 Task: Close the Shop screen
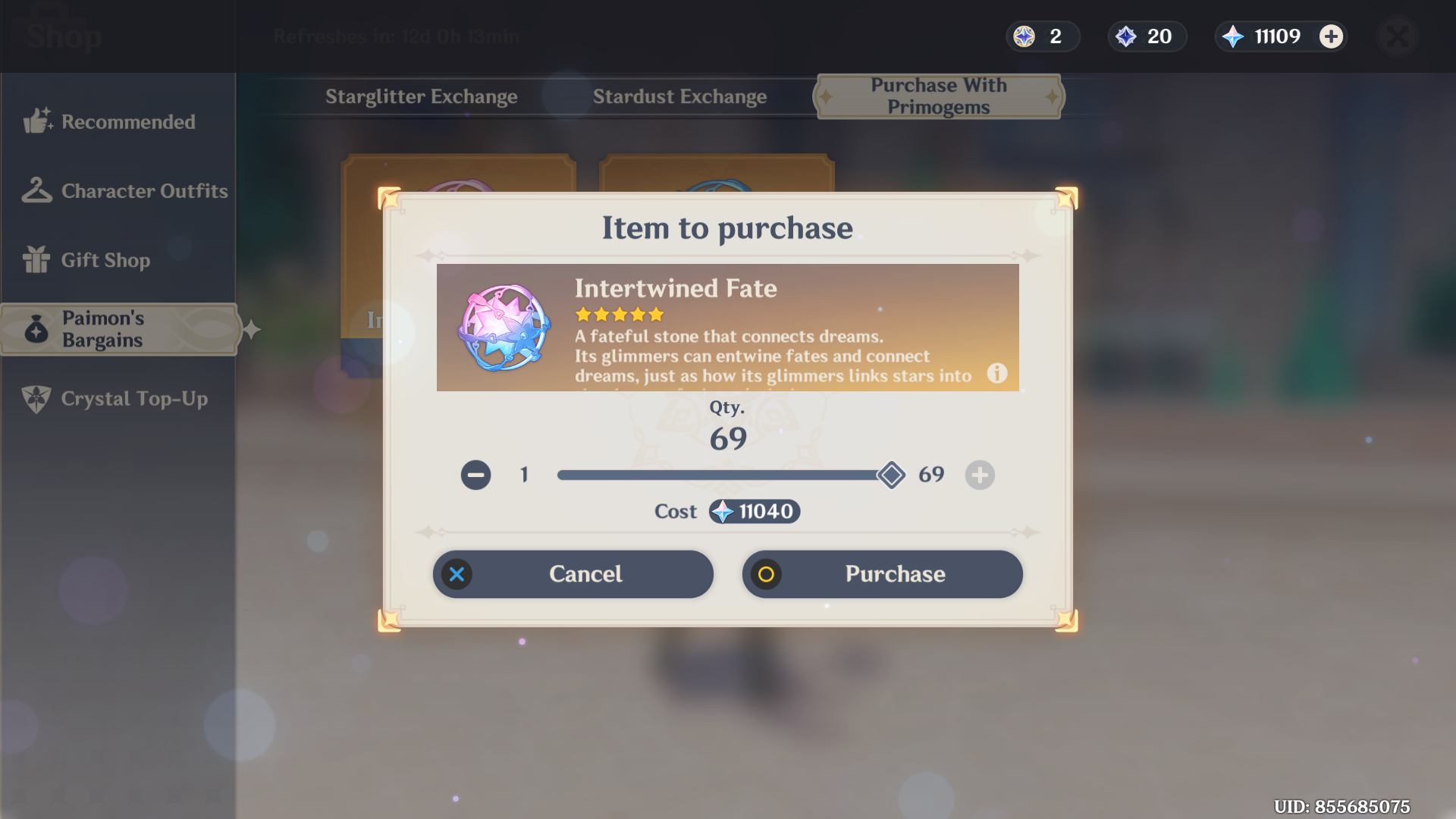pyautogui.click(x=1398, y=36)
